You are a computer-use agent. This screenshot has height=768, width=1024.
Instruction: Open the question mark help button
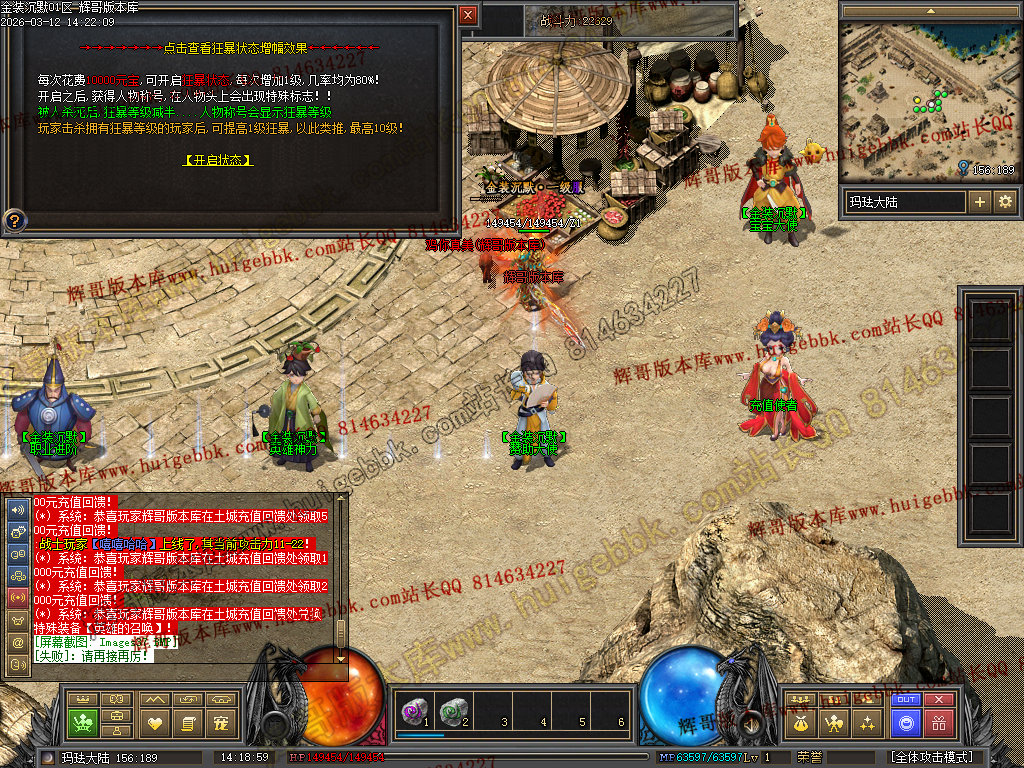15,220
